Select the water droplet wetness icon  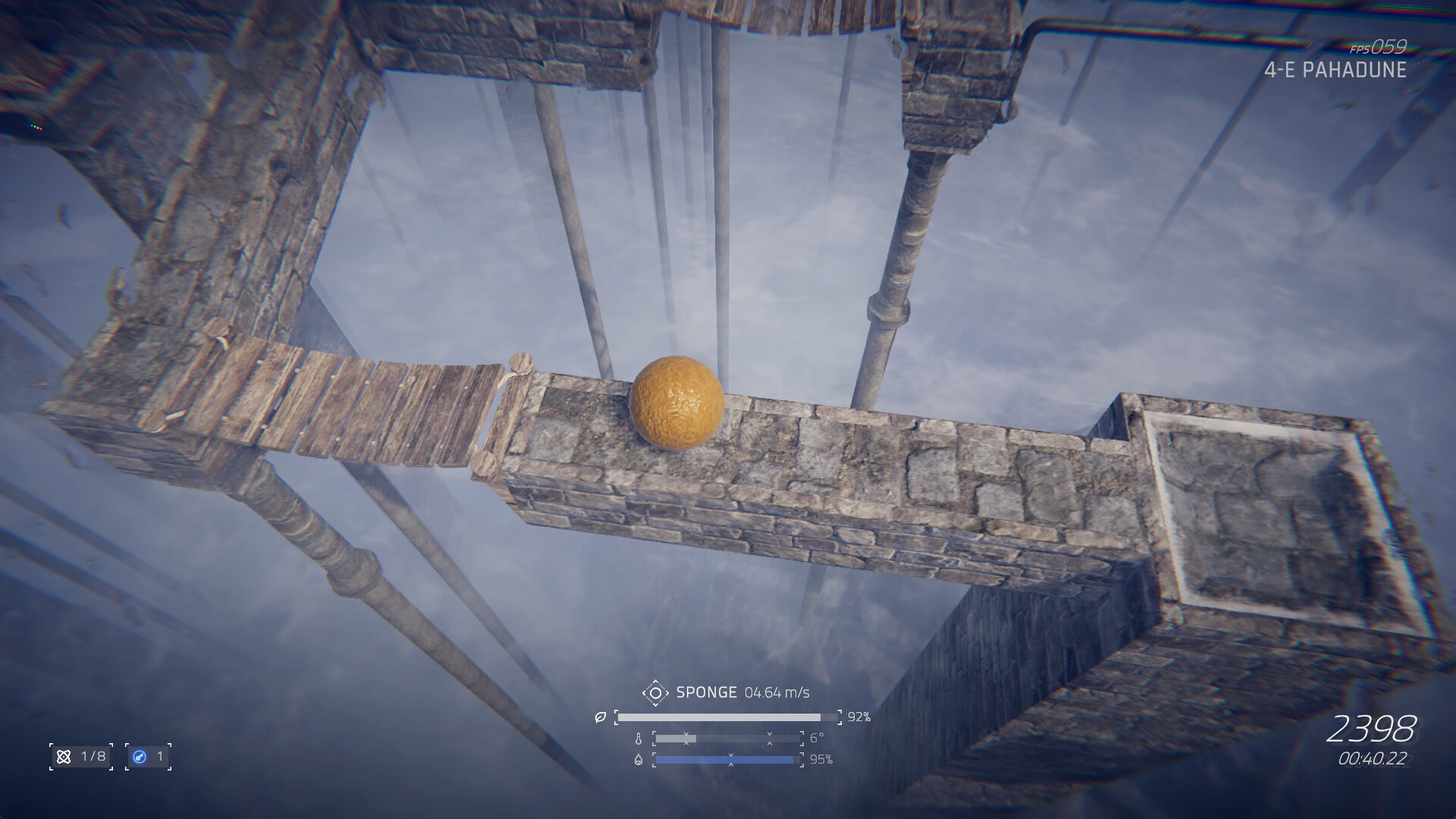(639, 761)
